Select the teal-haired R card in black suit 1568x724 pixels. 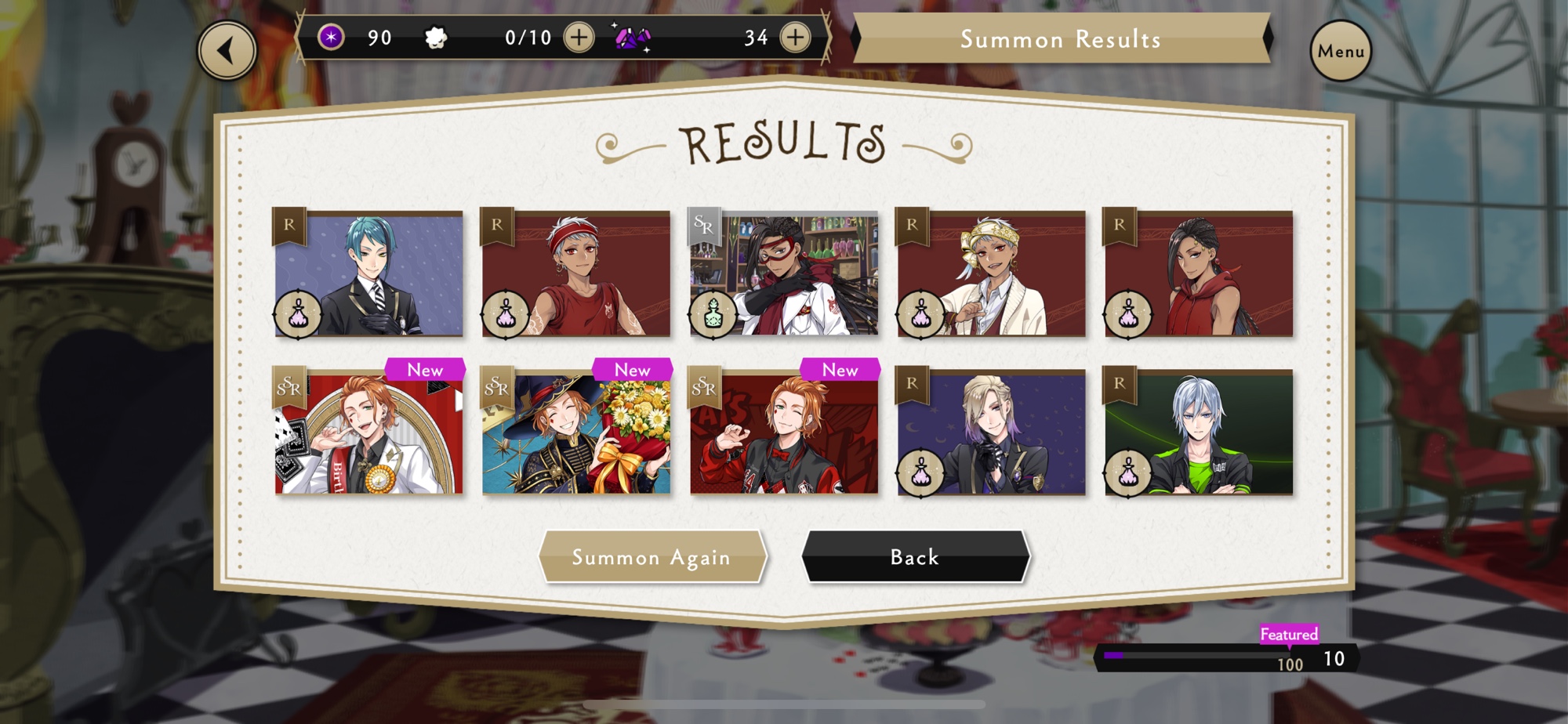pos(368,273)
